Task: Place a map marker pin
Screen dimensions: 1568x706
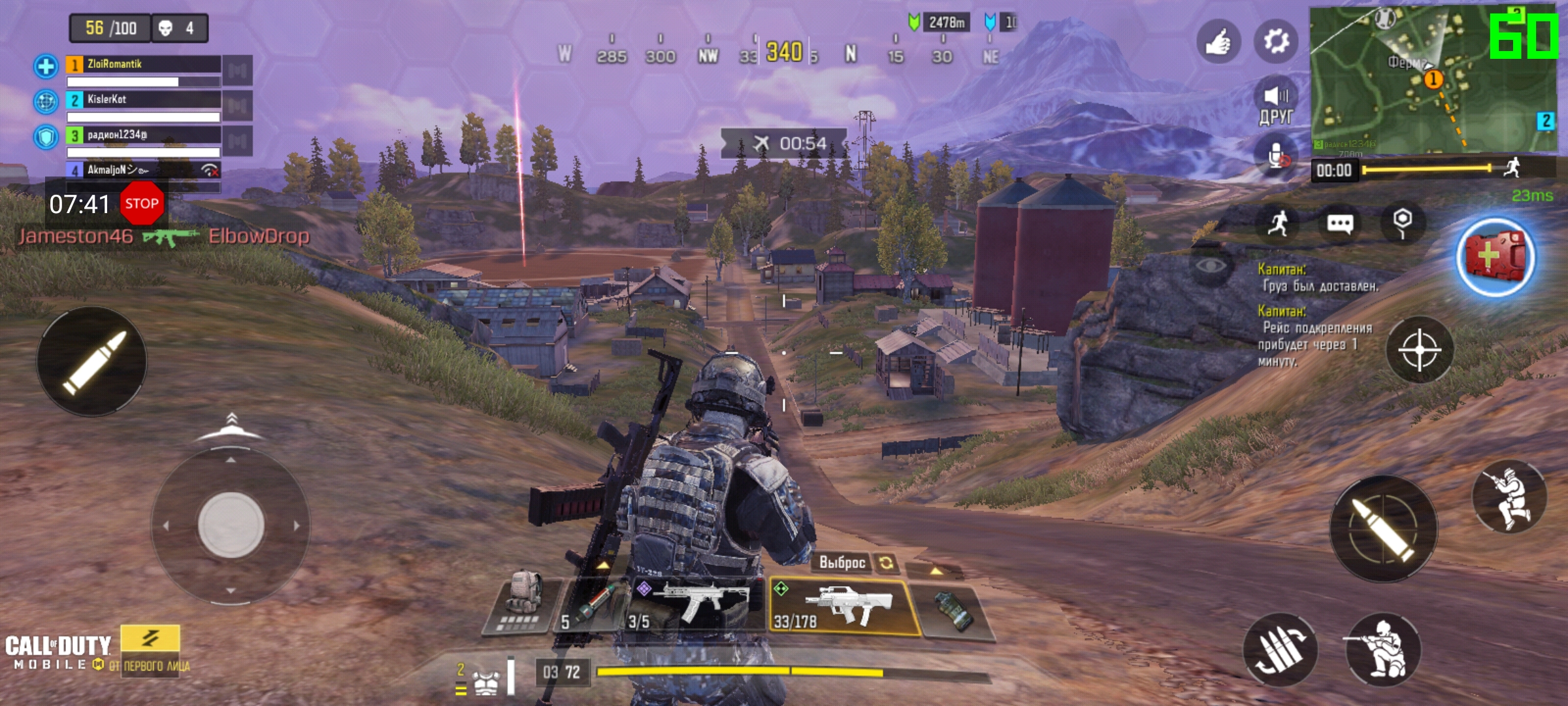Action: pyautogui.click(x=1402, y=223)
